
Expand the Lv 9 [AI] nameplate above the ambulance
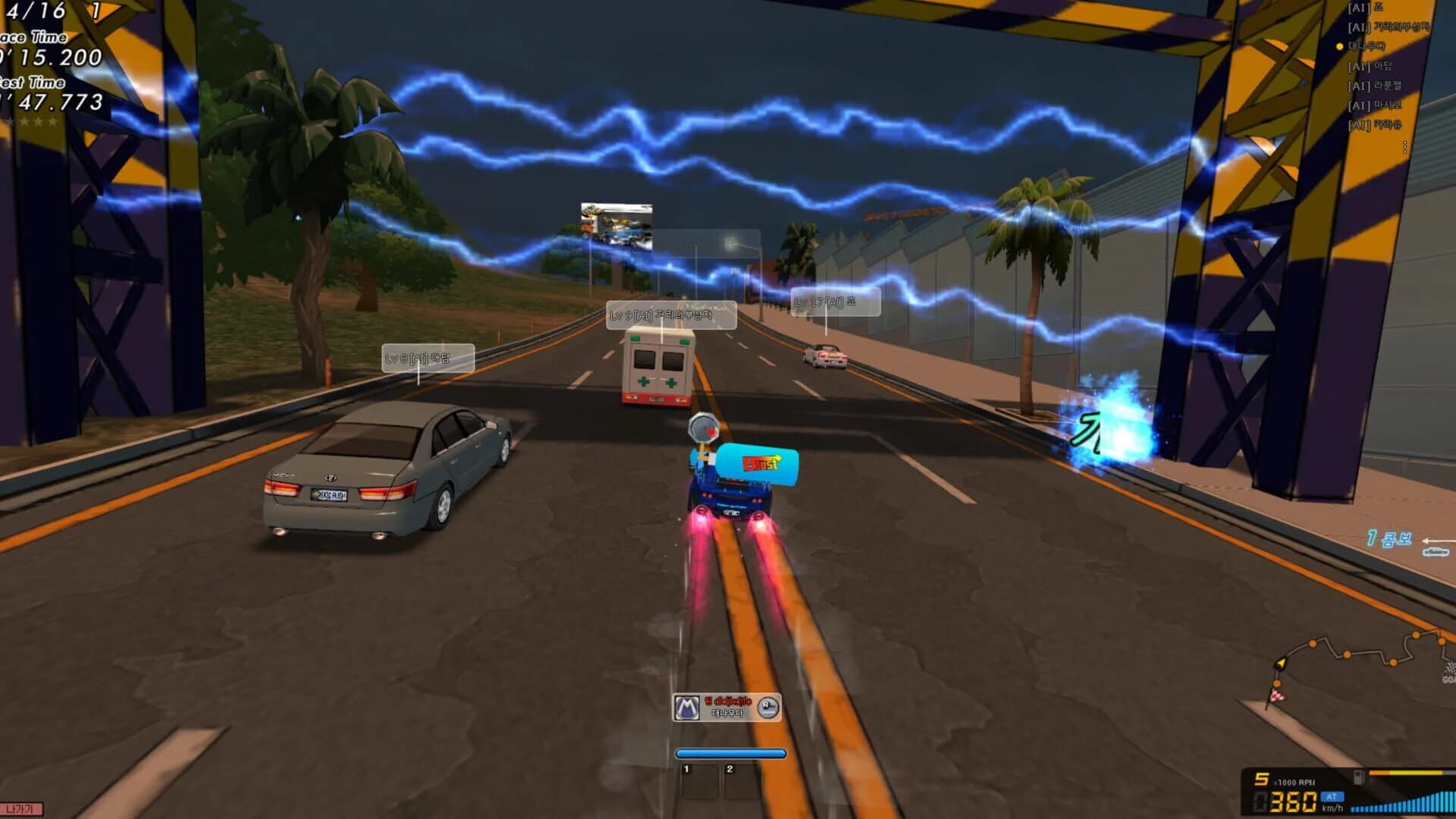click(670, 314)
